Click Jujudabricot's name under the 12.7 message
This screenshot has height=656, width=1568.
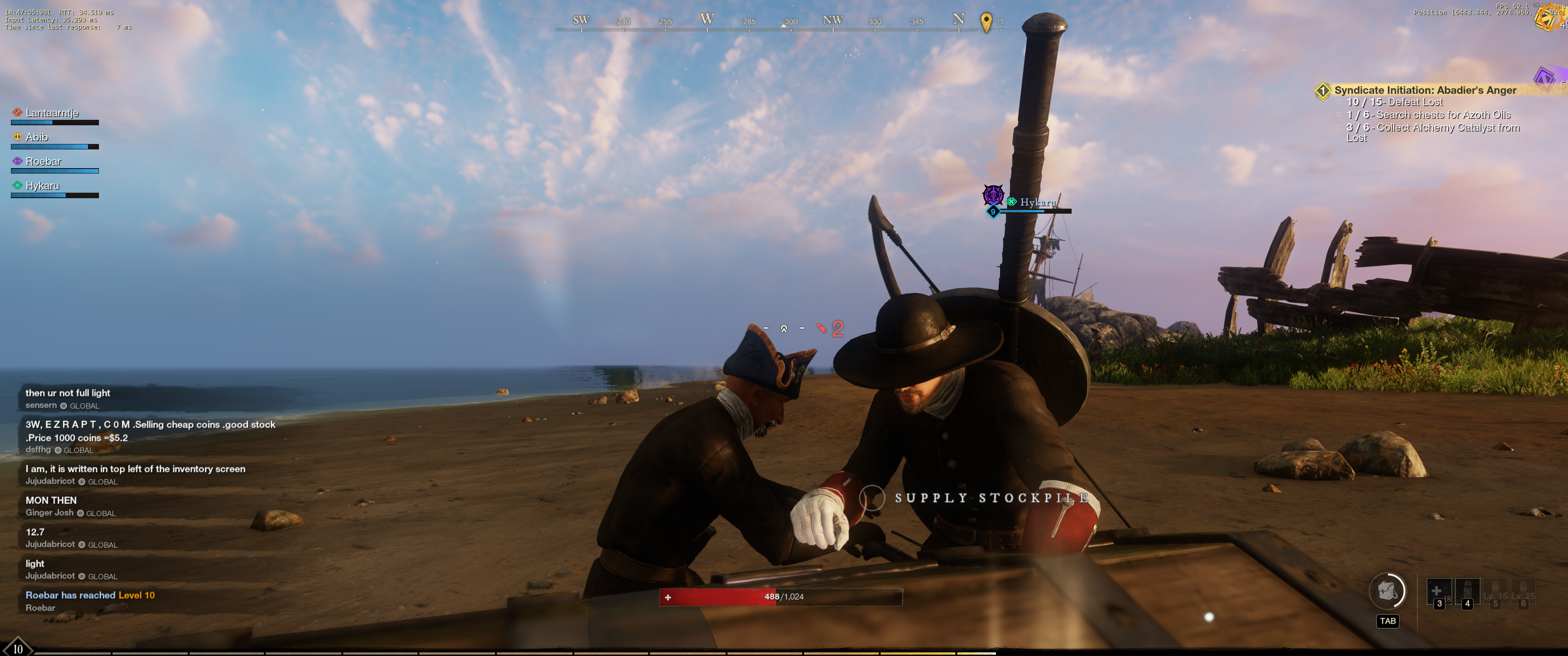click(50, 544)
